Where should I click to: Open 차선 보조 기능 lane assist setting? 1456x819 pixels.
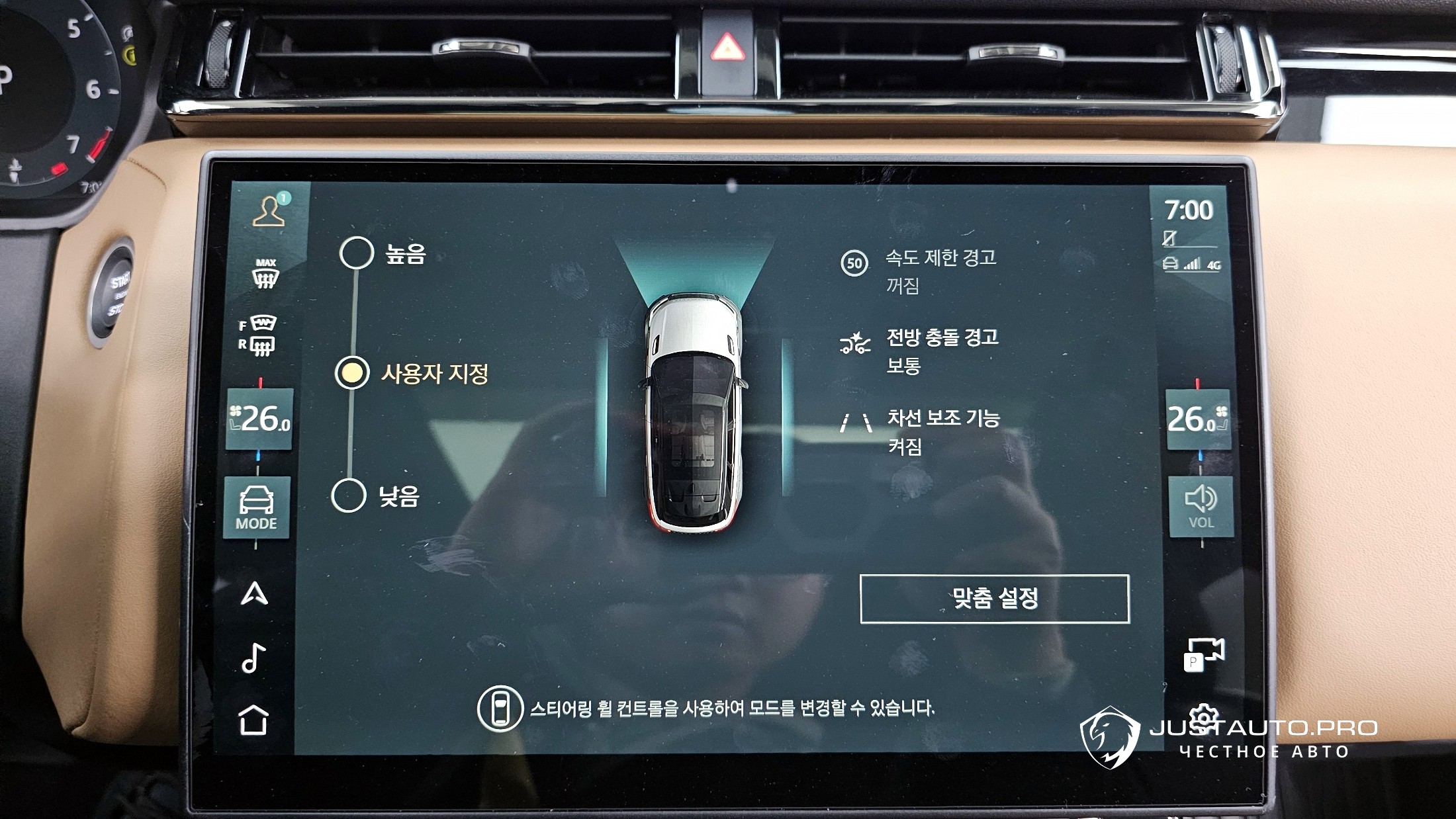click(942, 431)
